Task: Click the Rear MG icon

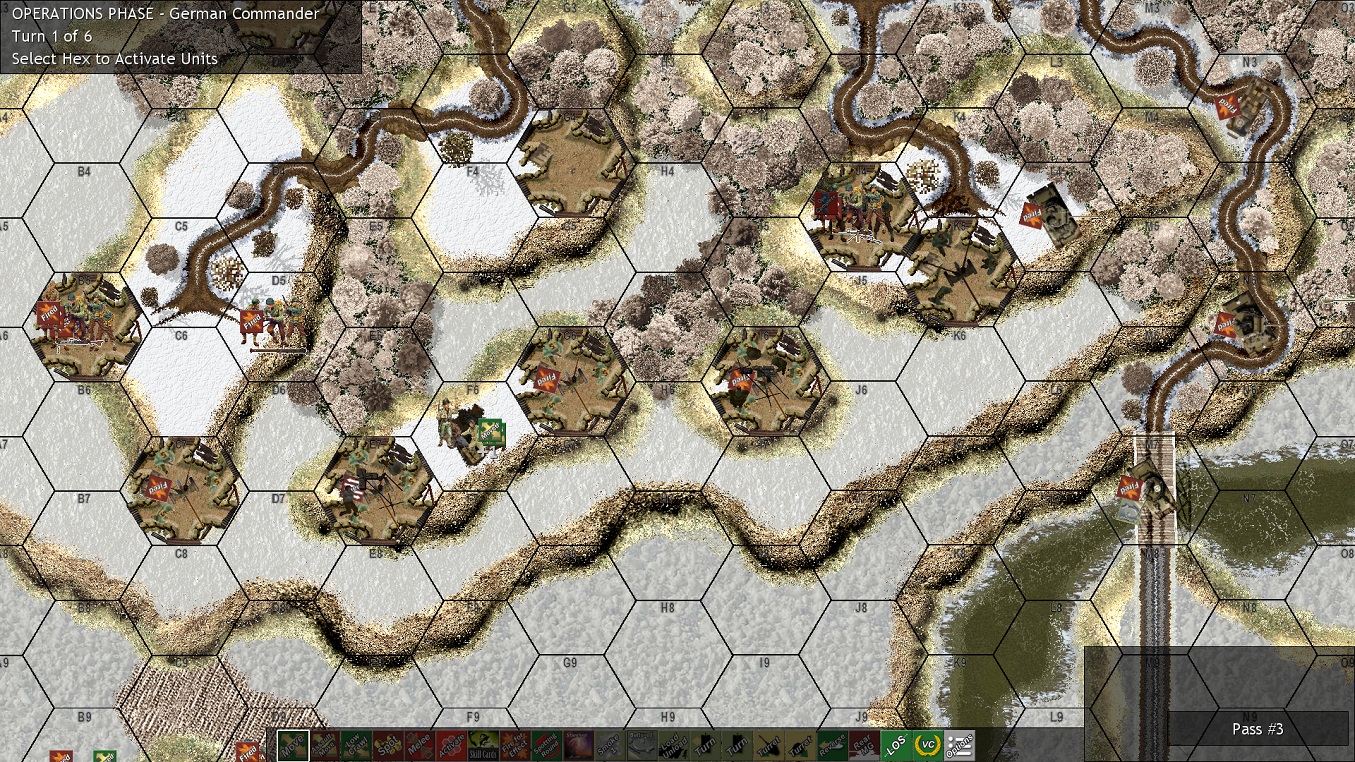Action: pyautogui.click(x=864, y=745)
